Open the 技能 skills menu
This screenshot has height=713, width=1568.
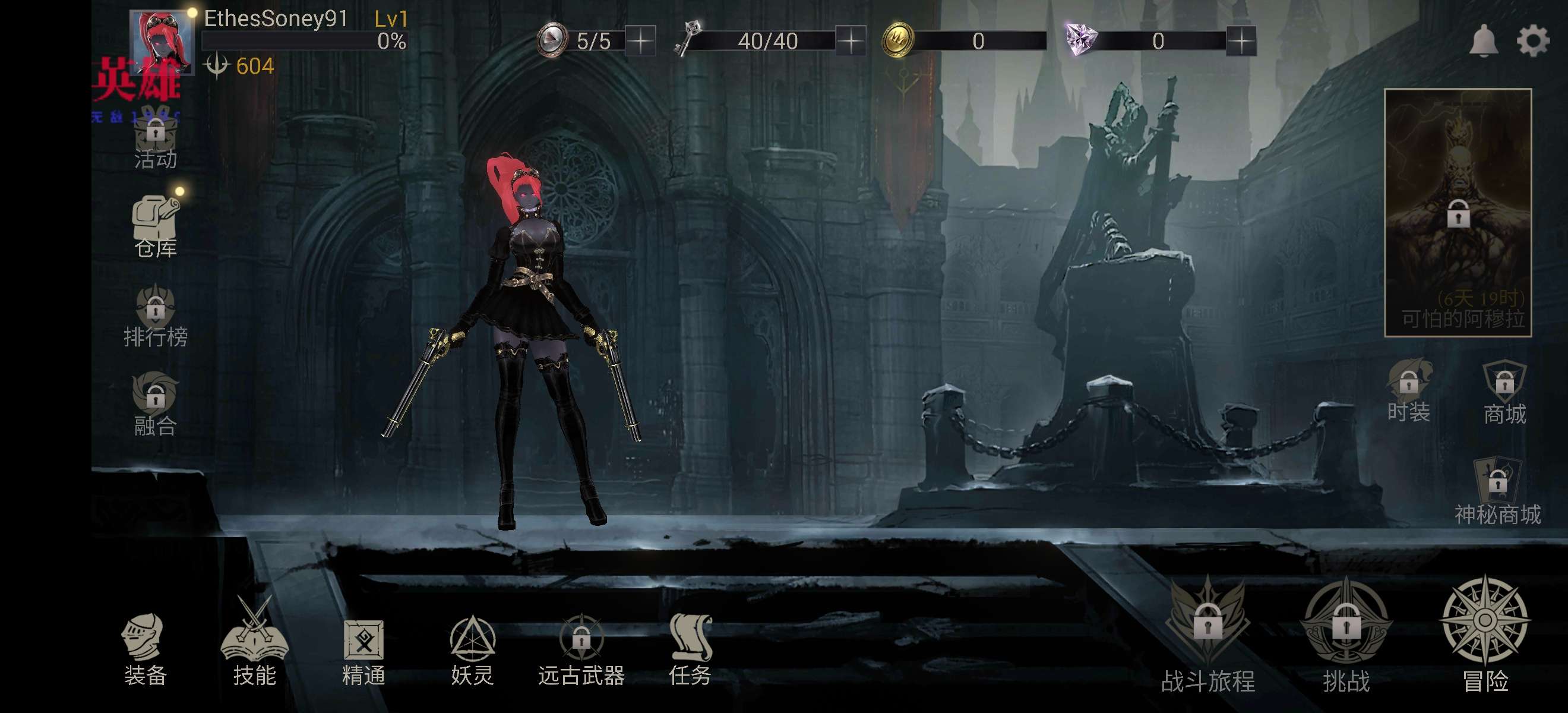pos(254,645)
